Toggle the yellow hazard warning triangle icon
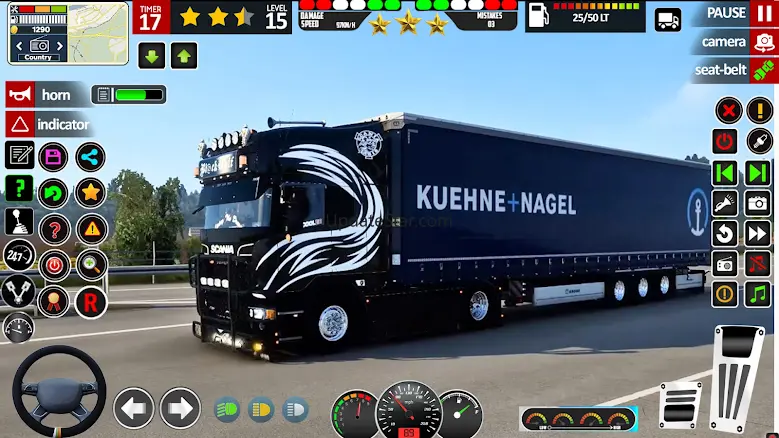Image resolution: width=779 pixels, height=438 pixels. pyautogui.click(x=90, y=229)
